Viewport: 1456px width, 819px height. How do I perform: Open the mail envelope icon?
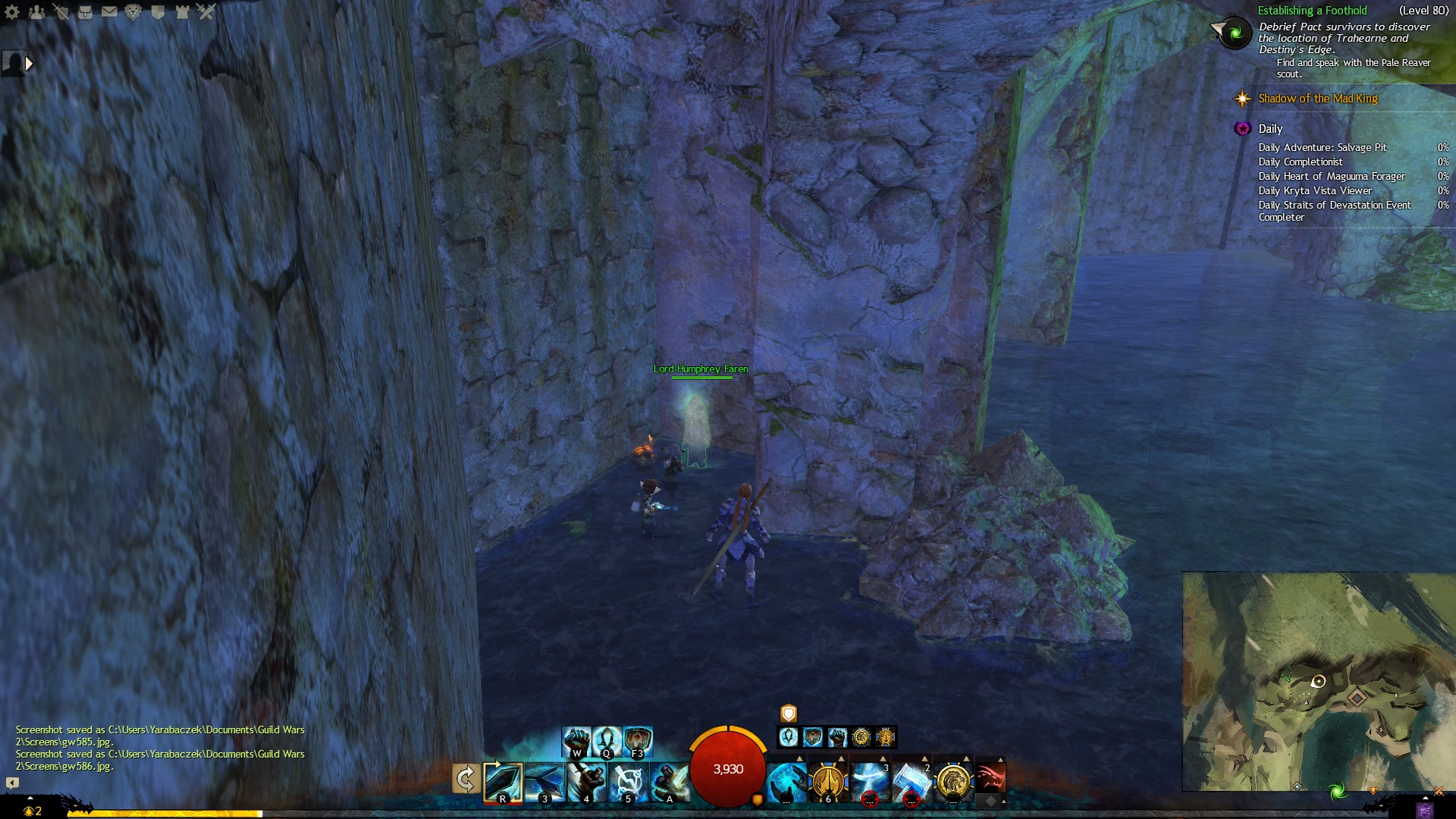point(109,11)
